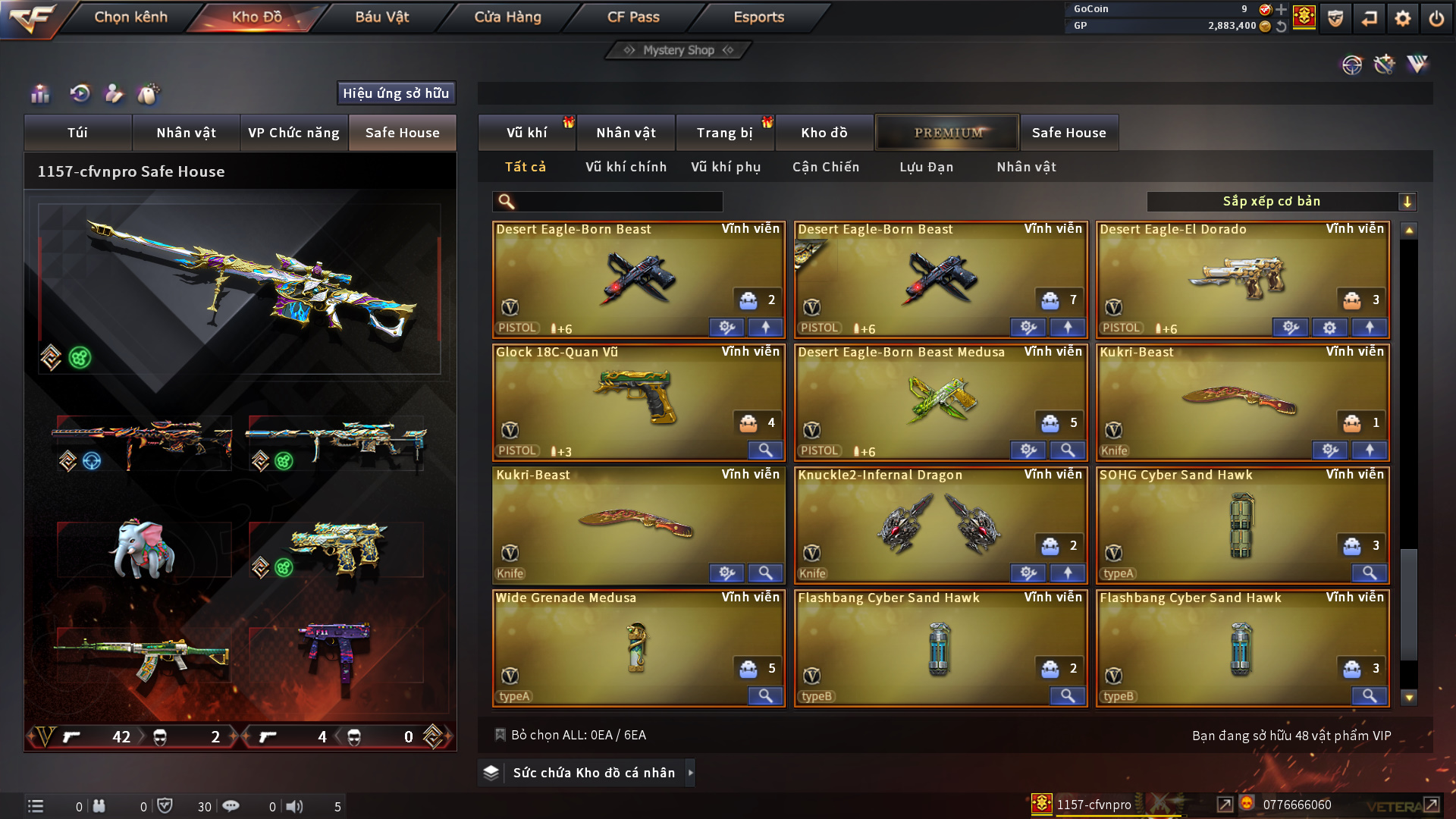Select the Túi tab
The width and height of the screenshot is (1456, 819).
point(77,133)
